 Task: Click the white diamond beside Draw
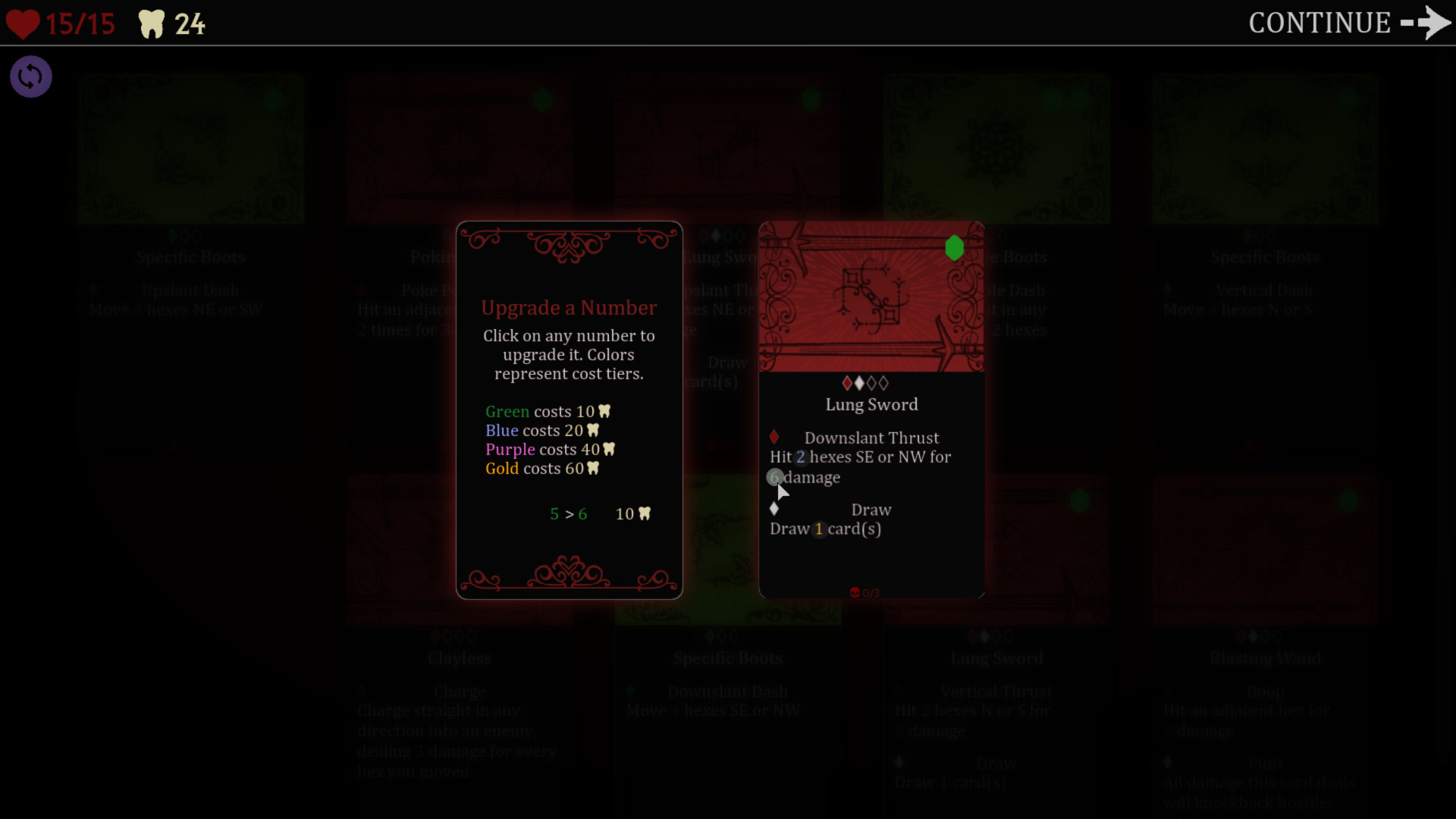[775, 509]
